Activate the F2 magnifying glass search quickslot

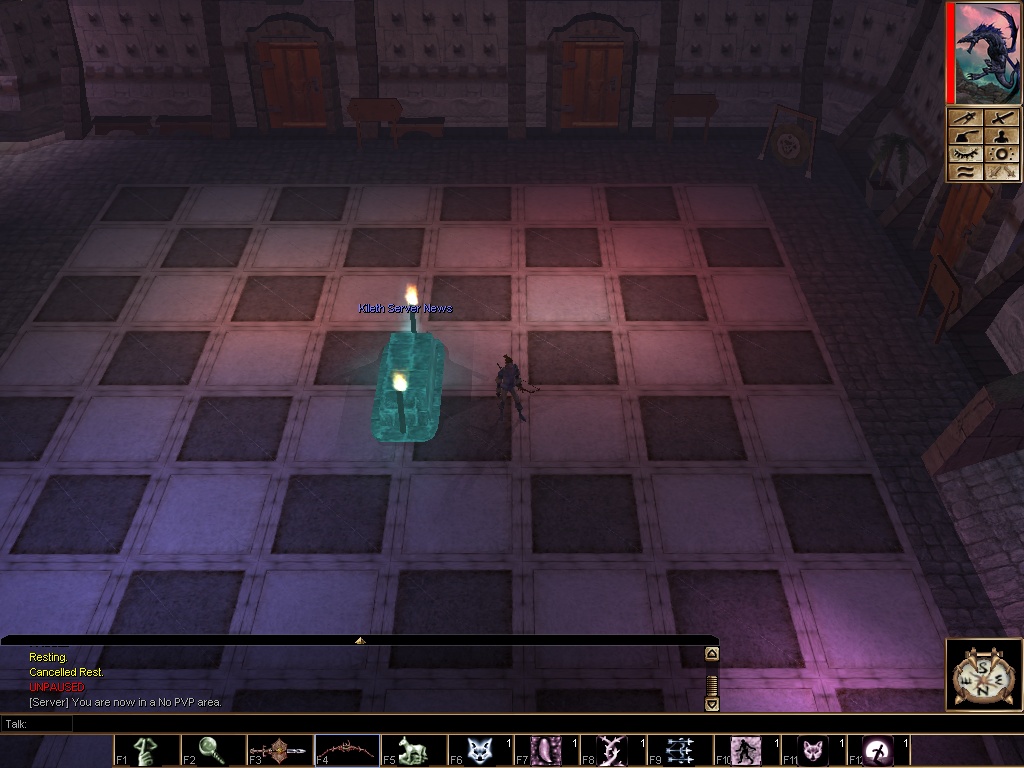coord(214,751)
